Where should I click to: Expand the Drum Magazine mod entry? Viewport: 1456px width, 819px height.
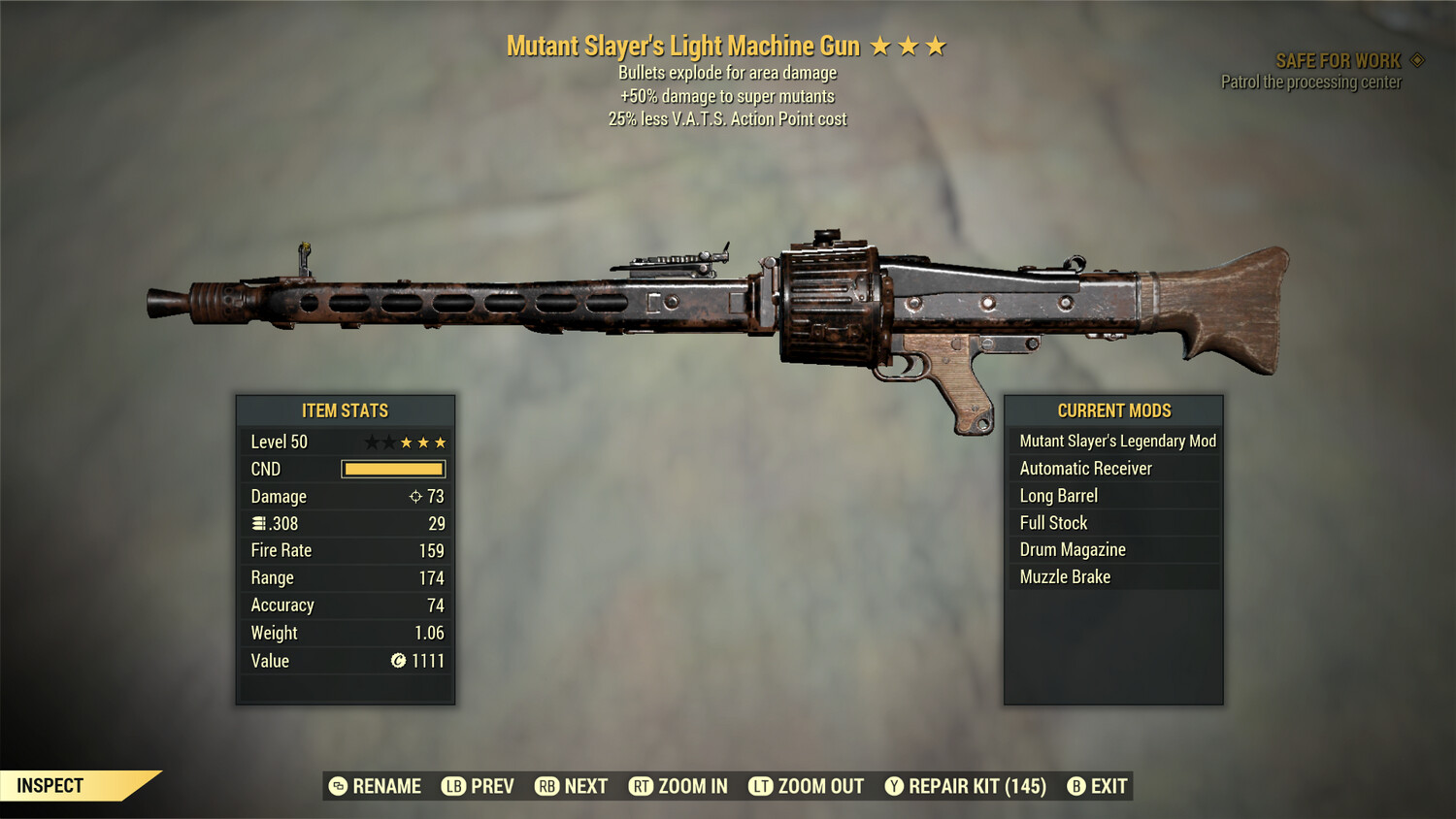click(x=1072, y=549)
